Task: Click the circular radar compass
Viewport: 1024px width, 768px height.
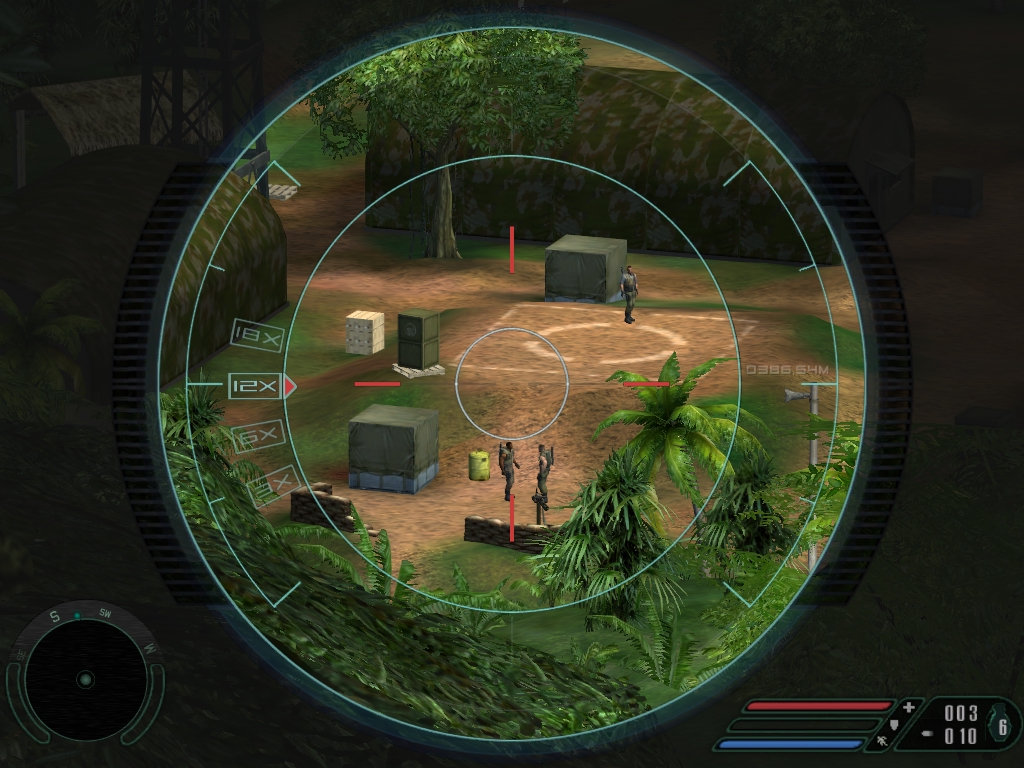Action: pyautogui.click(x=85, y=679)
